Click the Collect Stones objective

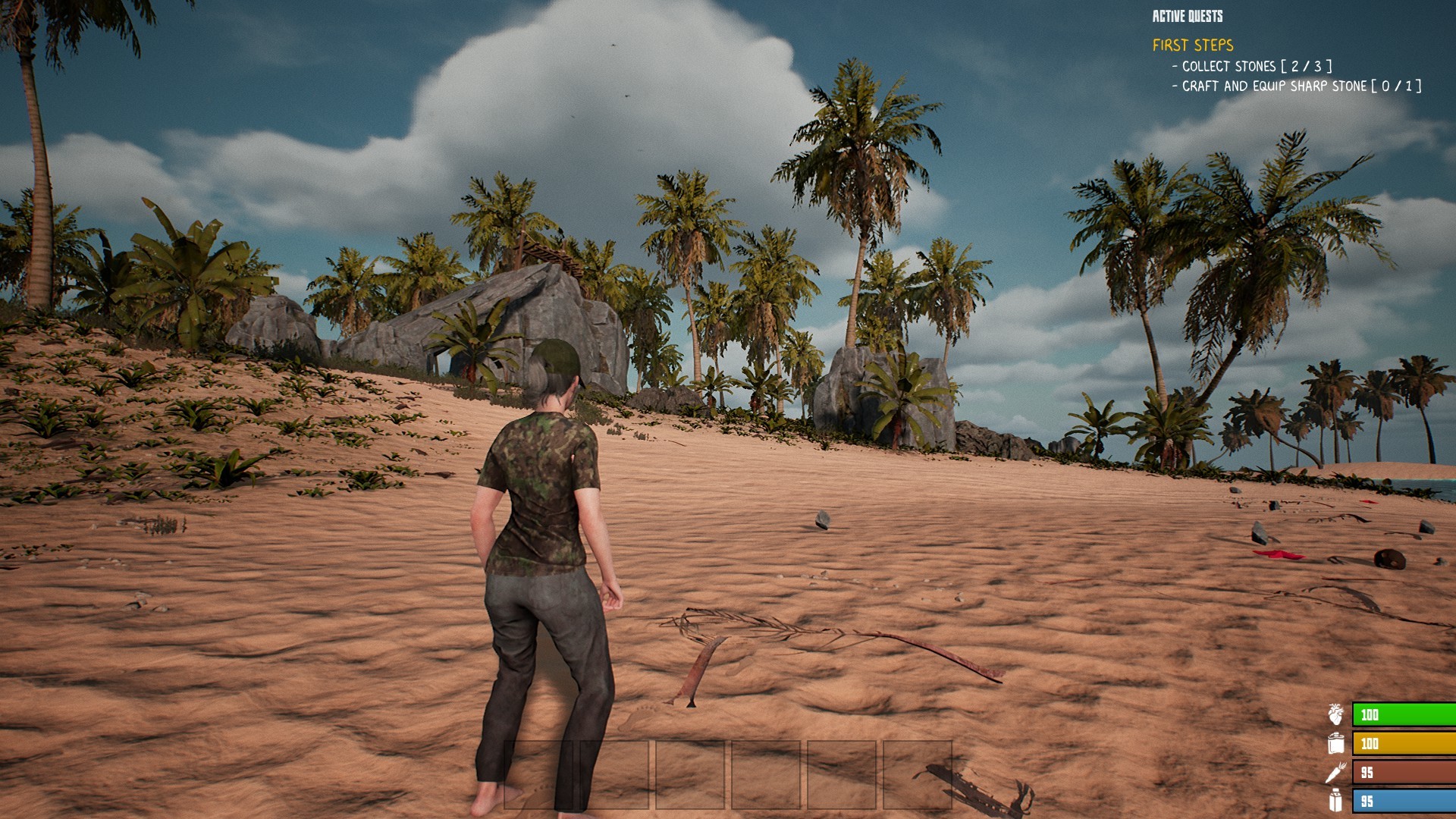coord(1251,67)
